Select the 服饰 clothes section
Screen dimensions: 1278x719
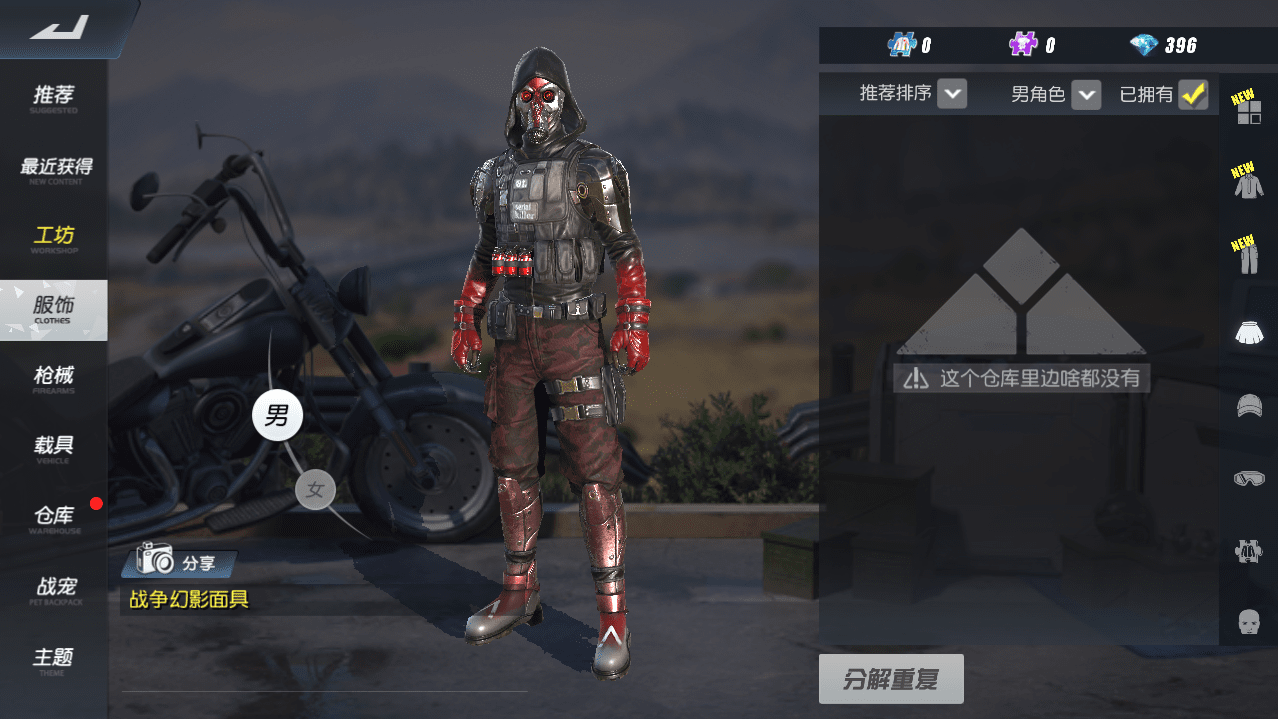pos(54,308)
